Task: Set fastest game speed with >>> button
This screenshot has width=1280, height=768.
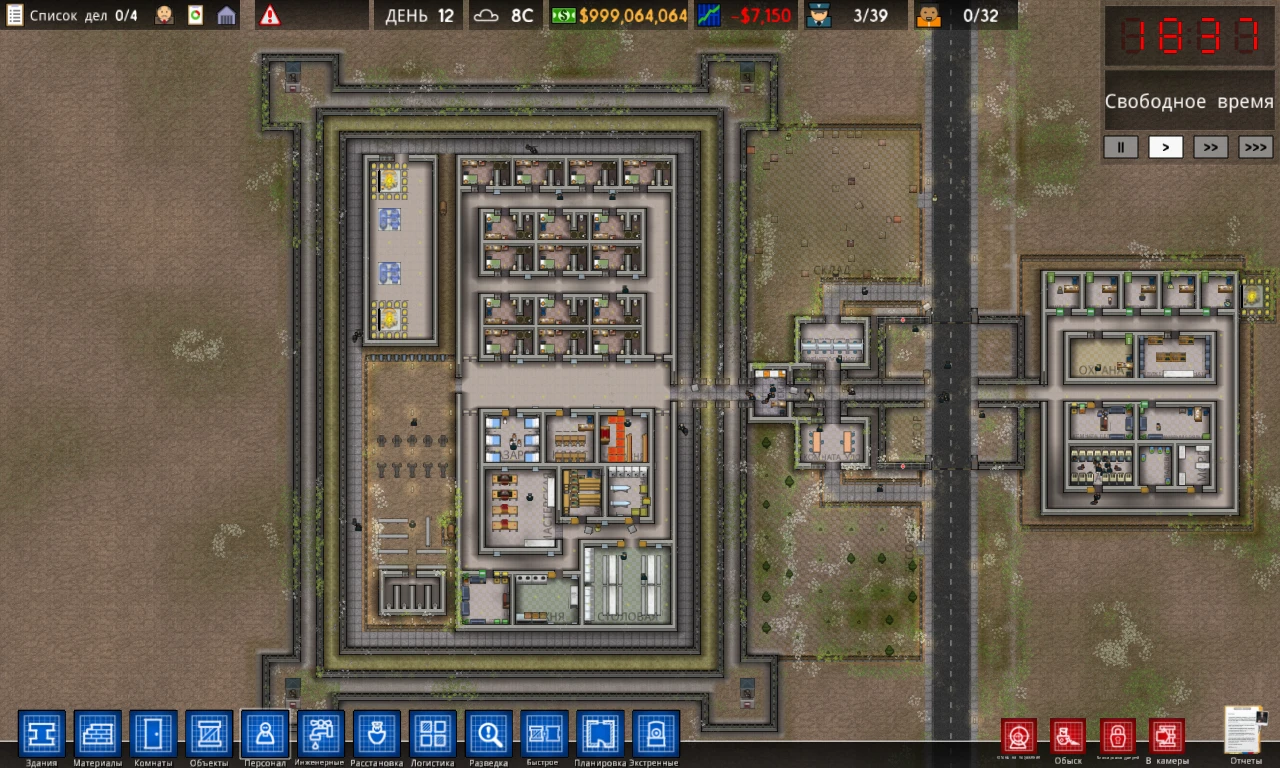Action: (1255, 147)
